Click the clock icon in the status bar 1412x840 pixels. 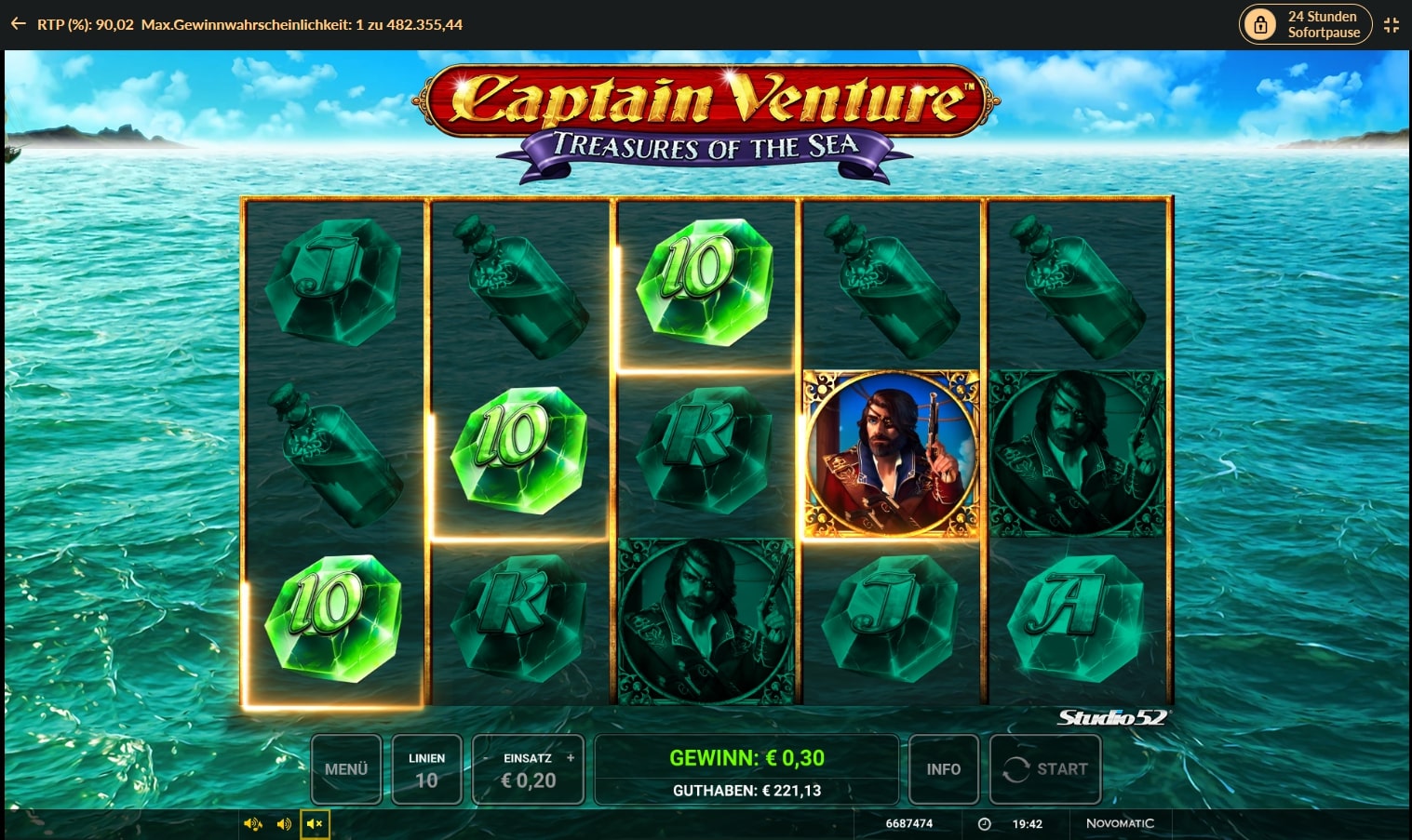pos(984,823)
